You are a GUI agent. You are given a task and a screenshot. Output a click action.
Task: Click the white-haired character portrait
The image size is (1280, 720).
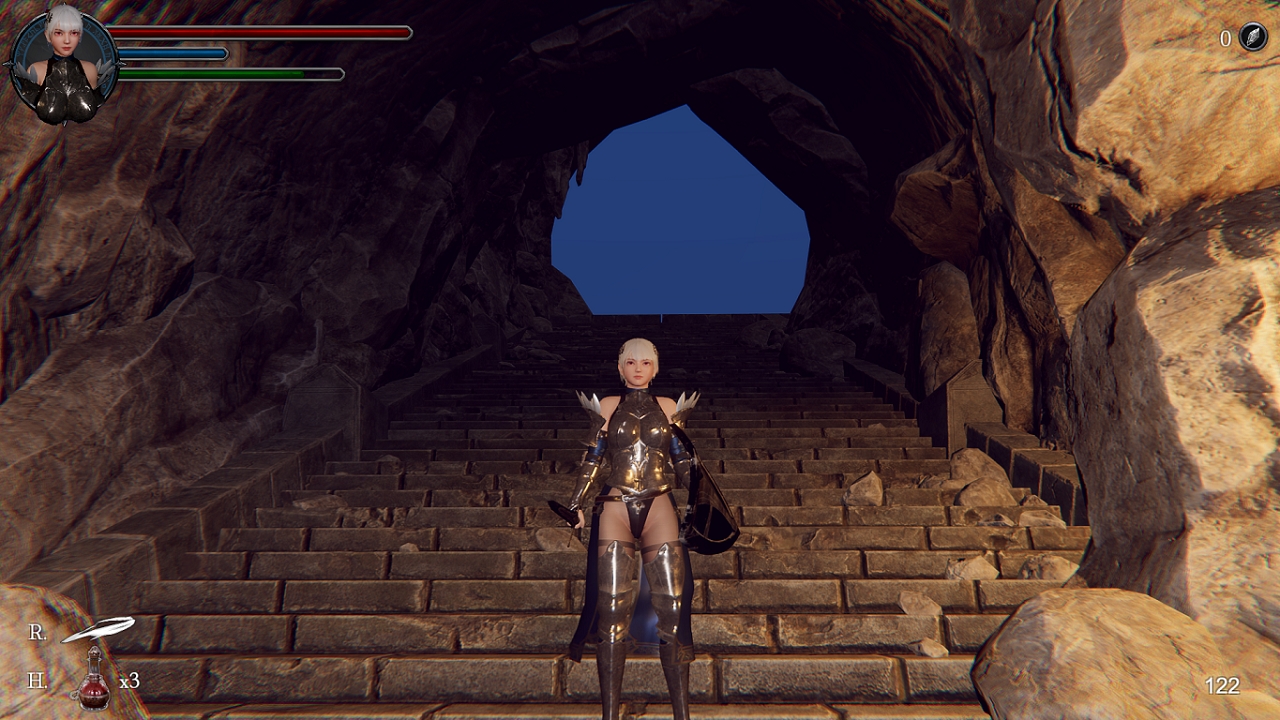click(x=66, y=66)
